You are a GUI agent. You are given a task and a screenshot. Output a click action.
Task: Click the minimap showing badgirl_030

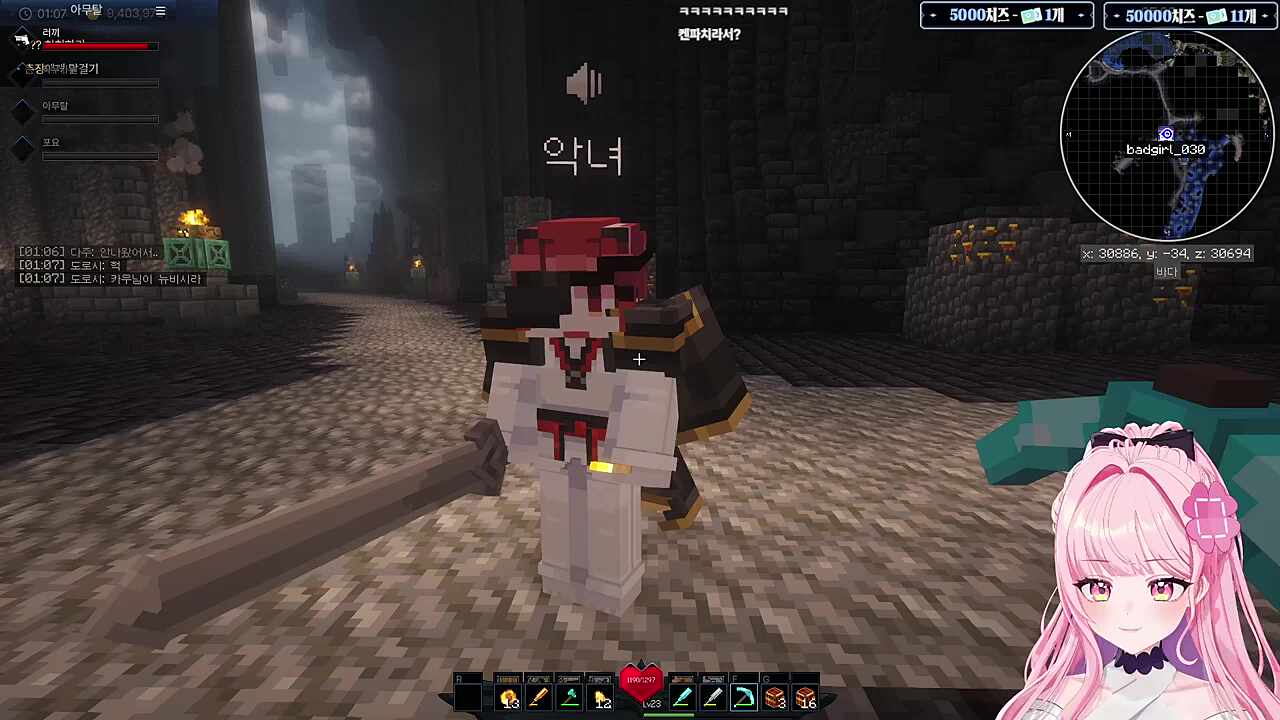click(x=1167, y=135)
